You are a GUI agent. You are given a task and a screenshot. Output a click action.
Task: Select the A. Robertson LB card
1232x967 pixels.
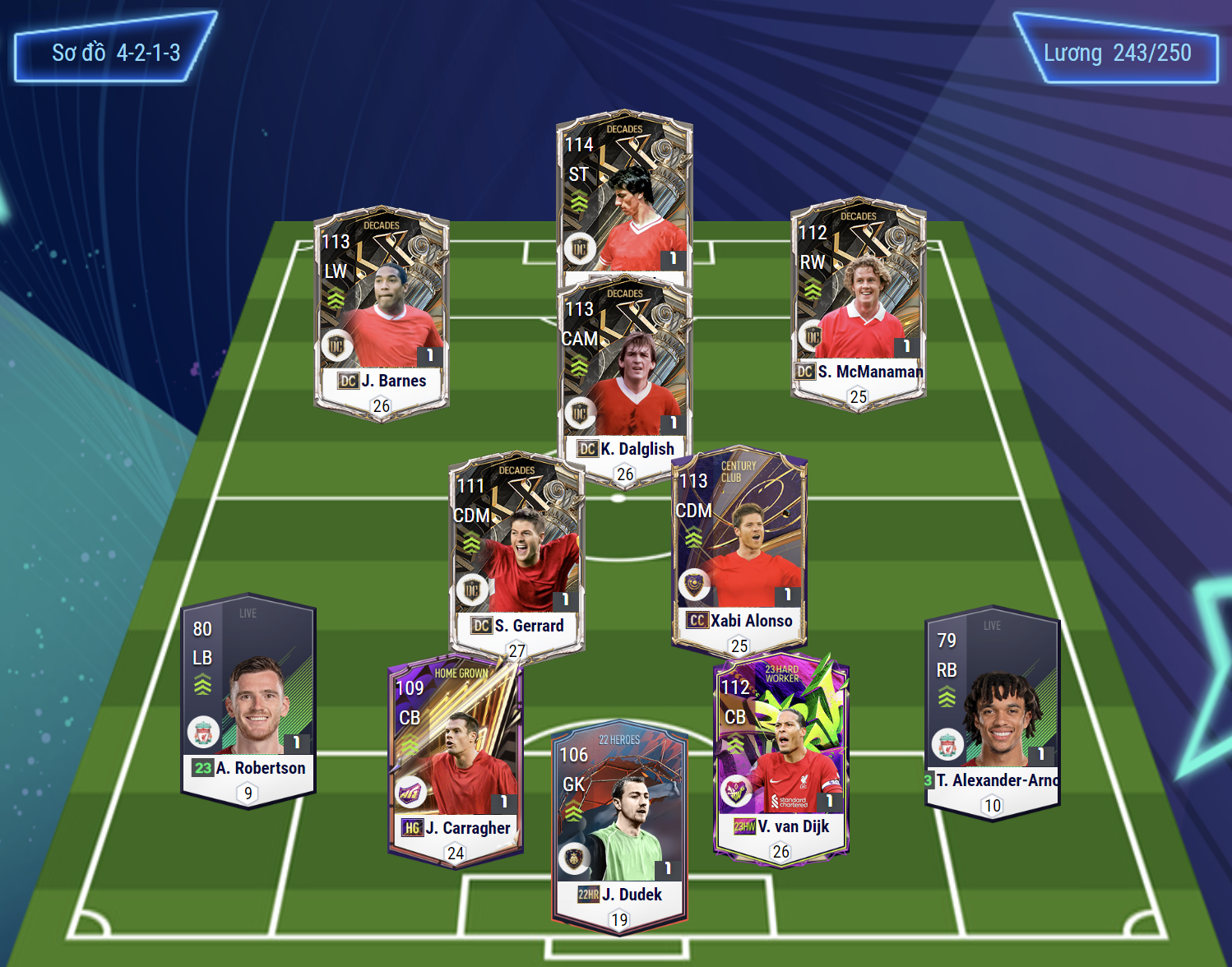point(248,699)
